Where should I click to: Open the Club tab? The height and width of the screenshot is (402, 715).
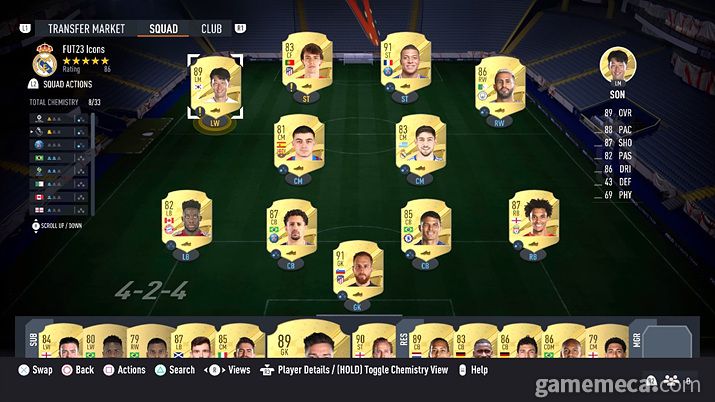[x=211, y=29]
